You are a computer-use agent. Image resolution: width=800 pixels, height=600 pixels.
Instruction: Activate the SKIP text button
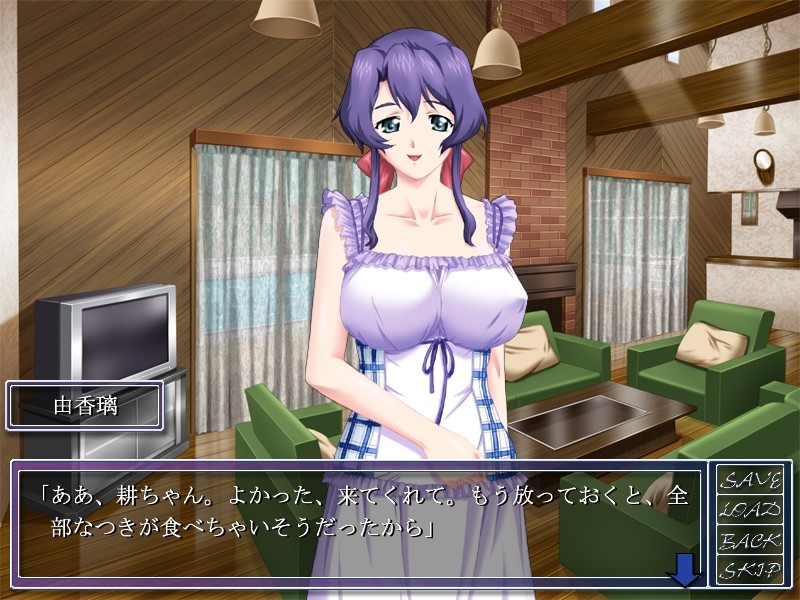(750, 571)
